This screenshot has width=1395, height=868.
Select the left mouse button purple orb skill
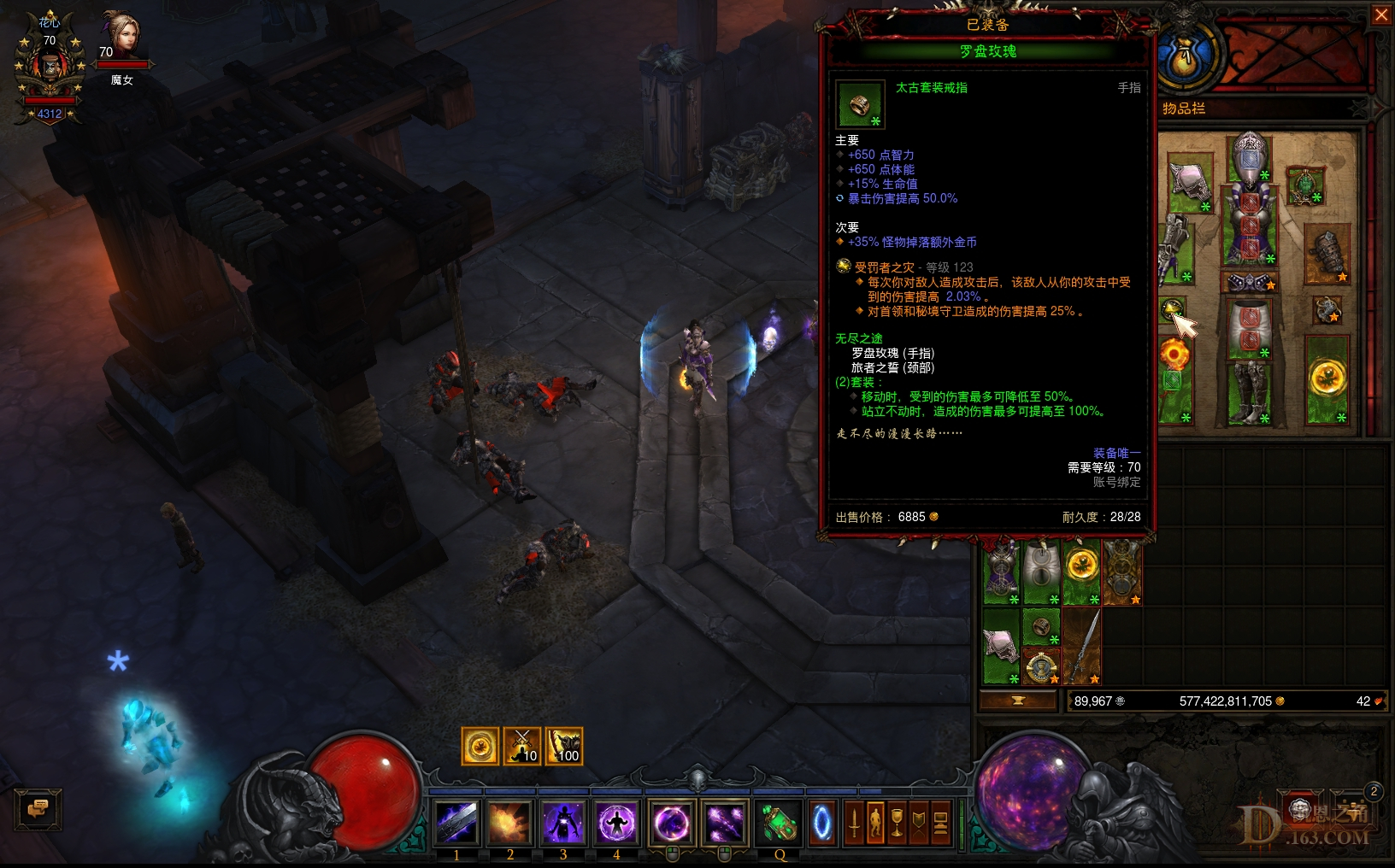pos(672,821)
